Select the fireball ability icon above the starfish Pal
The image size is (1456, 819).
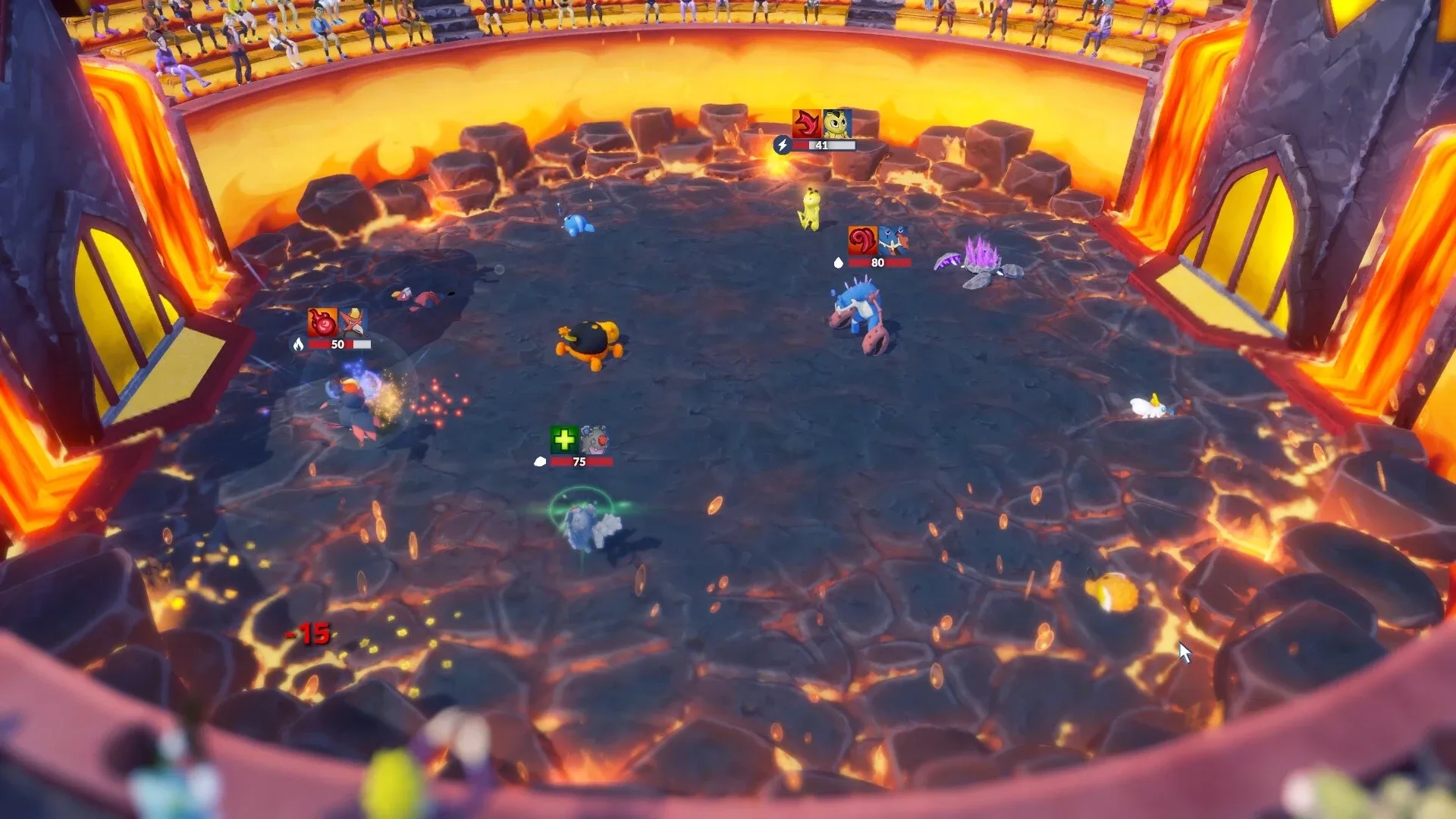coord(322,322)
